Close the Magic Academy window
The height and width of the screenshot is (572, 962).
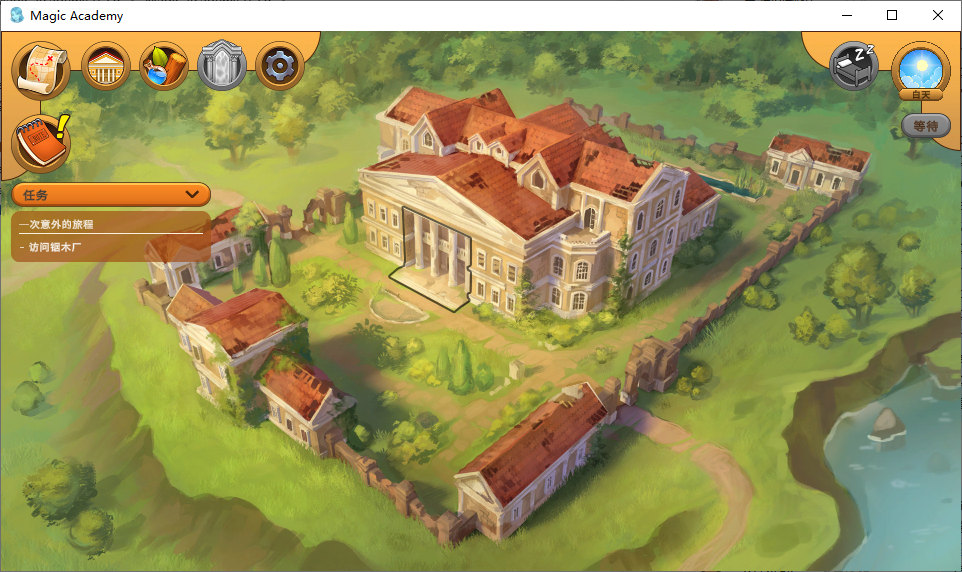point(938,15)
